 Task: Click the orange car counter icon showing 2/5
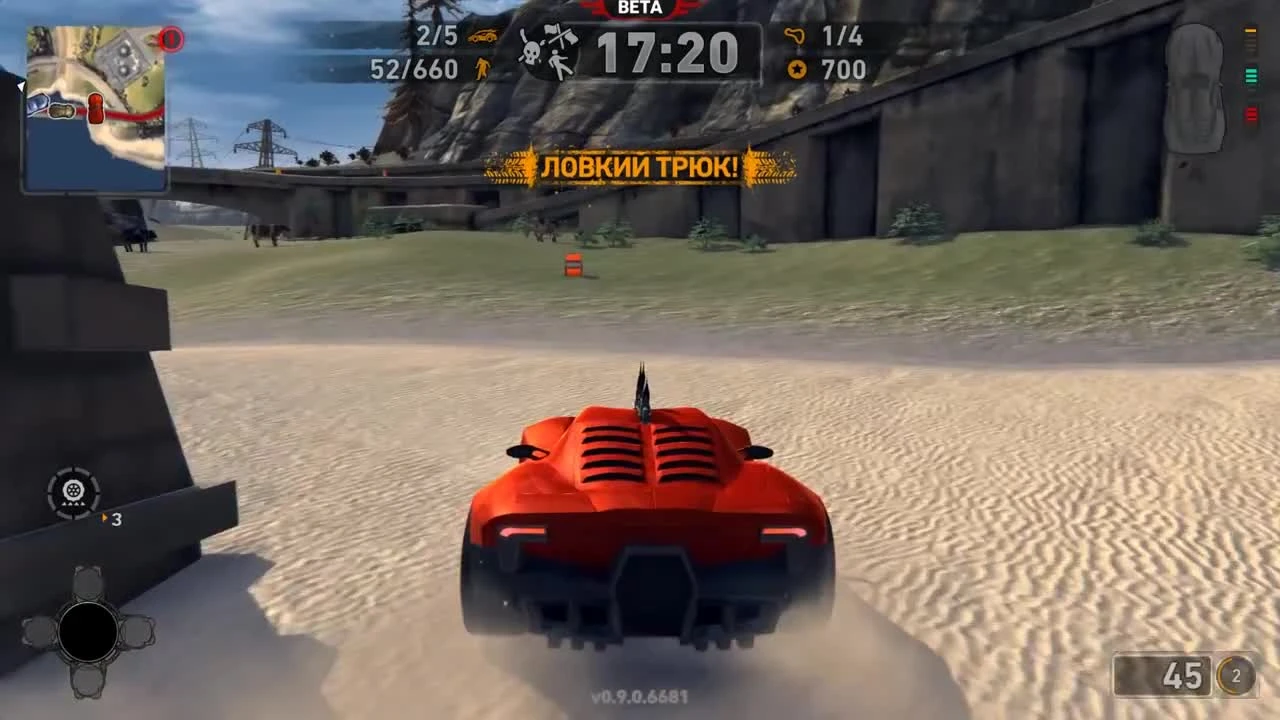tap(482, 38)
